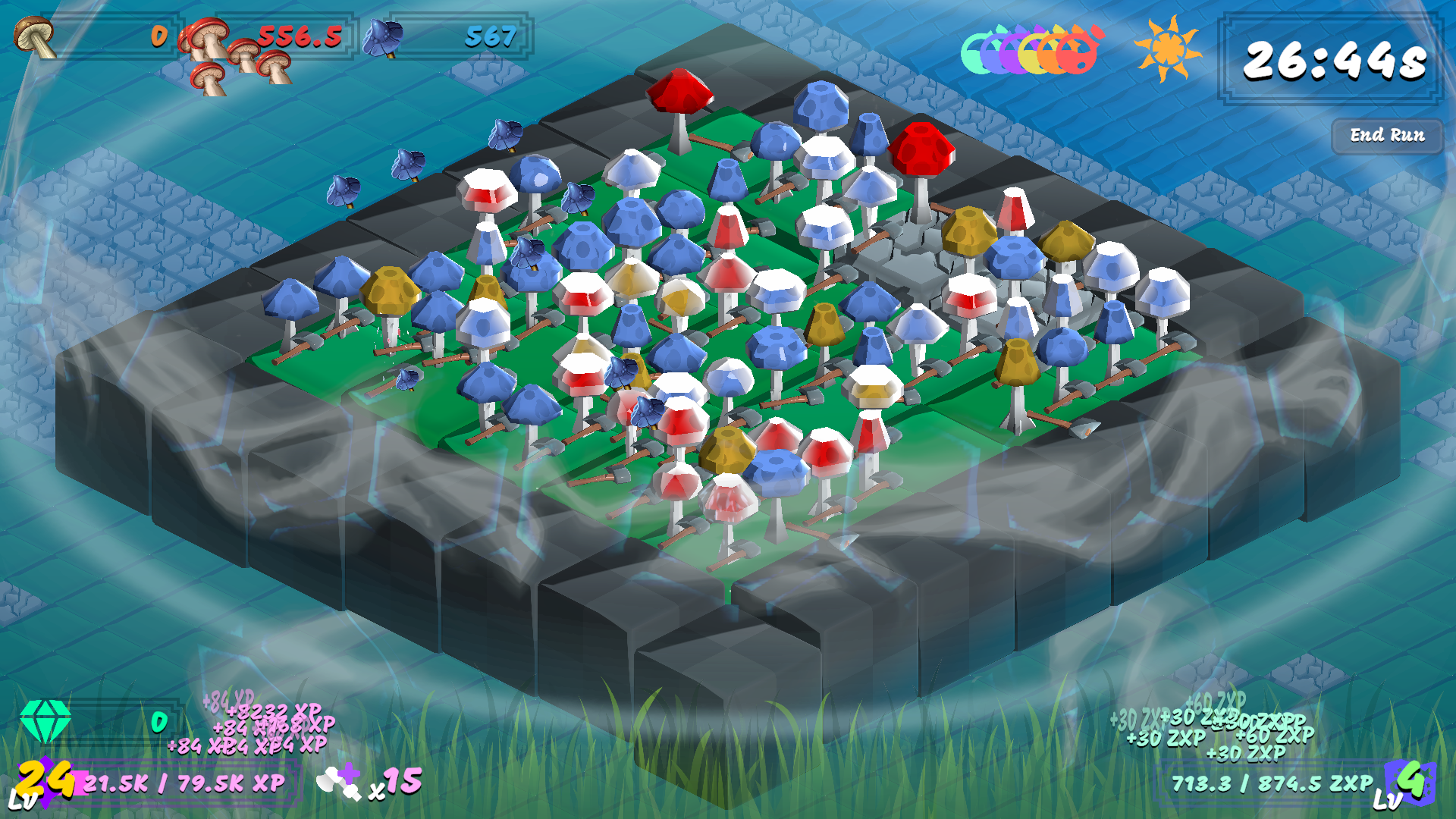1456x819 pixels.
Task: Click the blue mushroom currency icon showing 567
Action: click(383, 36)
